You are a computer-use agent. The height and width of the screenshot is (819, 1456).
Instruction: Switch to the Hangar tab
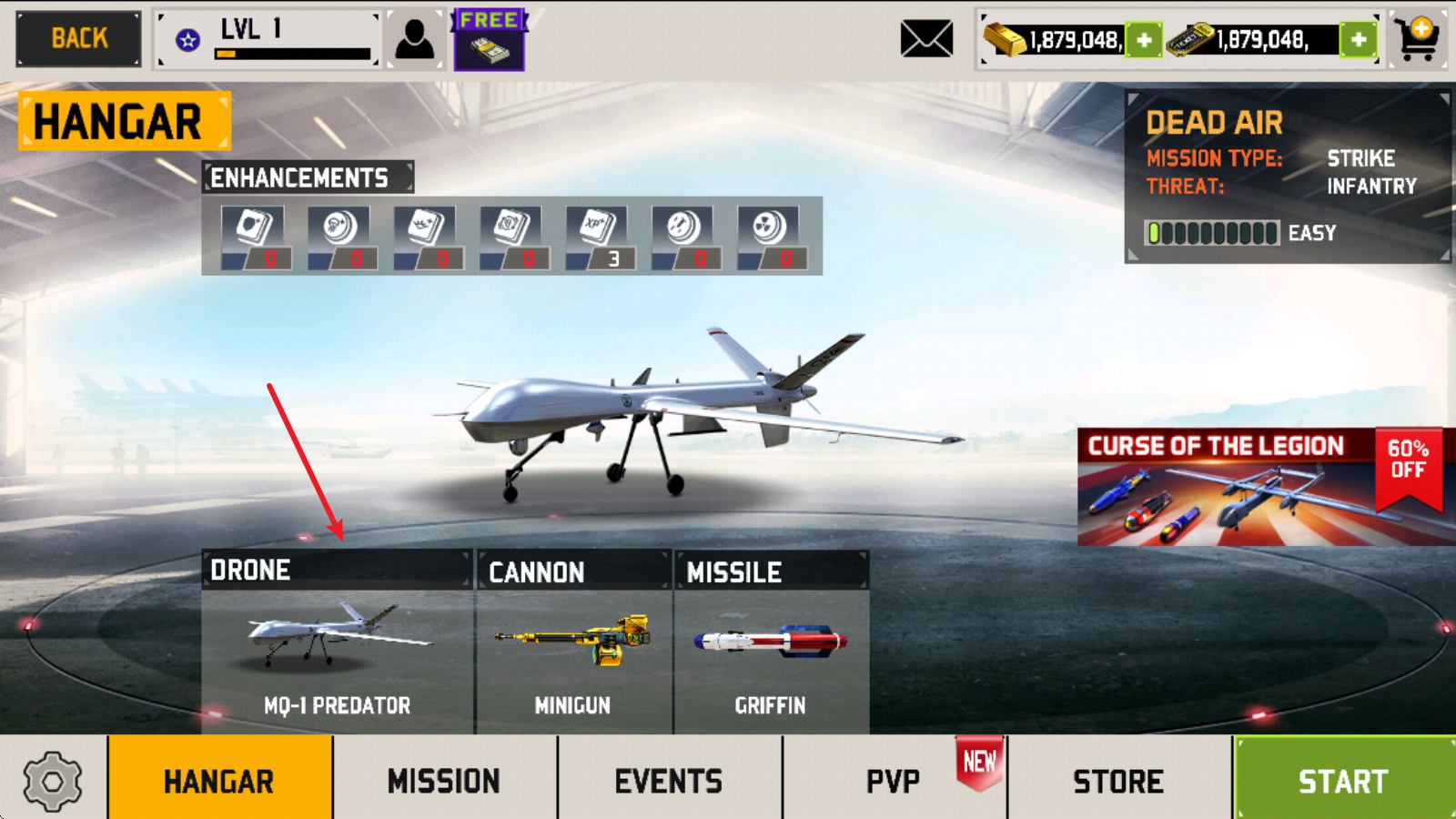coord(219,780)
